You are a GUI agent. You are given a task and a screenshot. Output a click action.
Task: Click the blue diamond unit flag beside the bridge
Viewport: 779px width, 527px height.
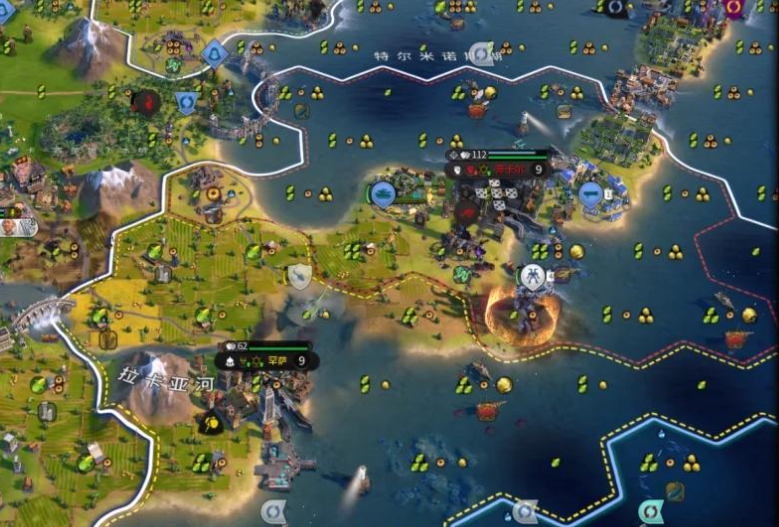215,53
